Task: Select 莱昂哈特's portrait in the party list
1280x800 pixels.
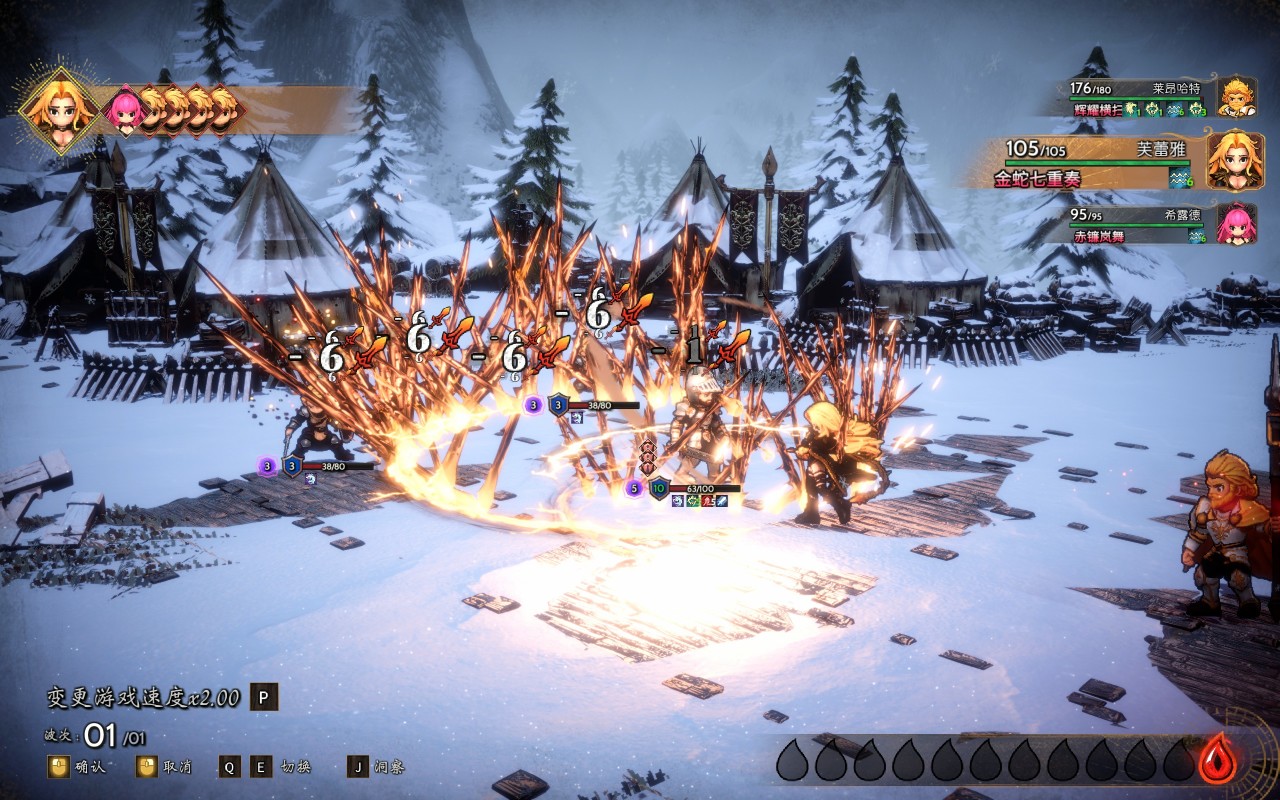Action: (x=1237, y=98)
